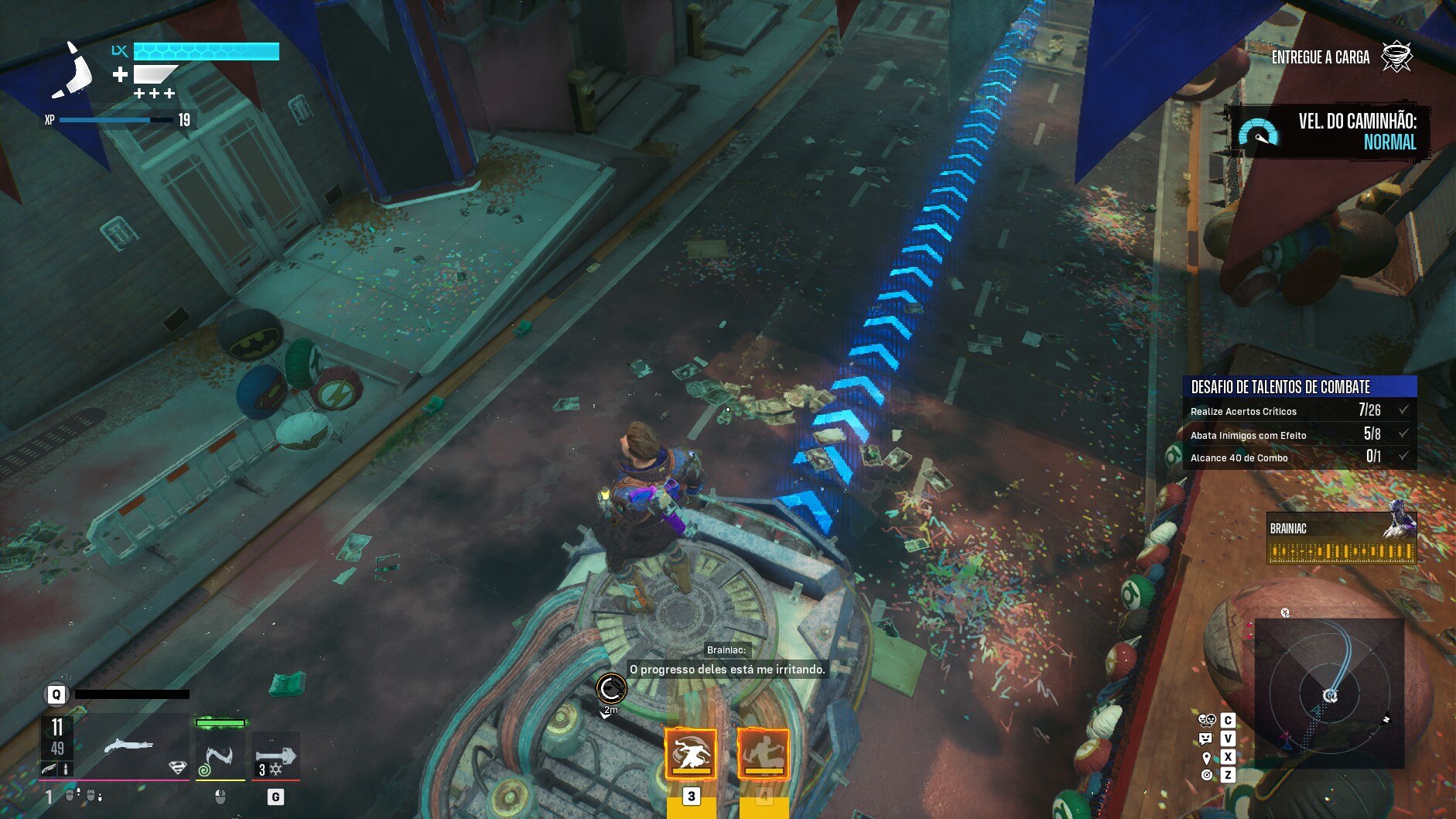
Task: Open the Desafio de Talentos de Combate panel
Action: click(x=1300, y=386)
